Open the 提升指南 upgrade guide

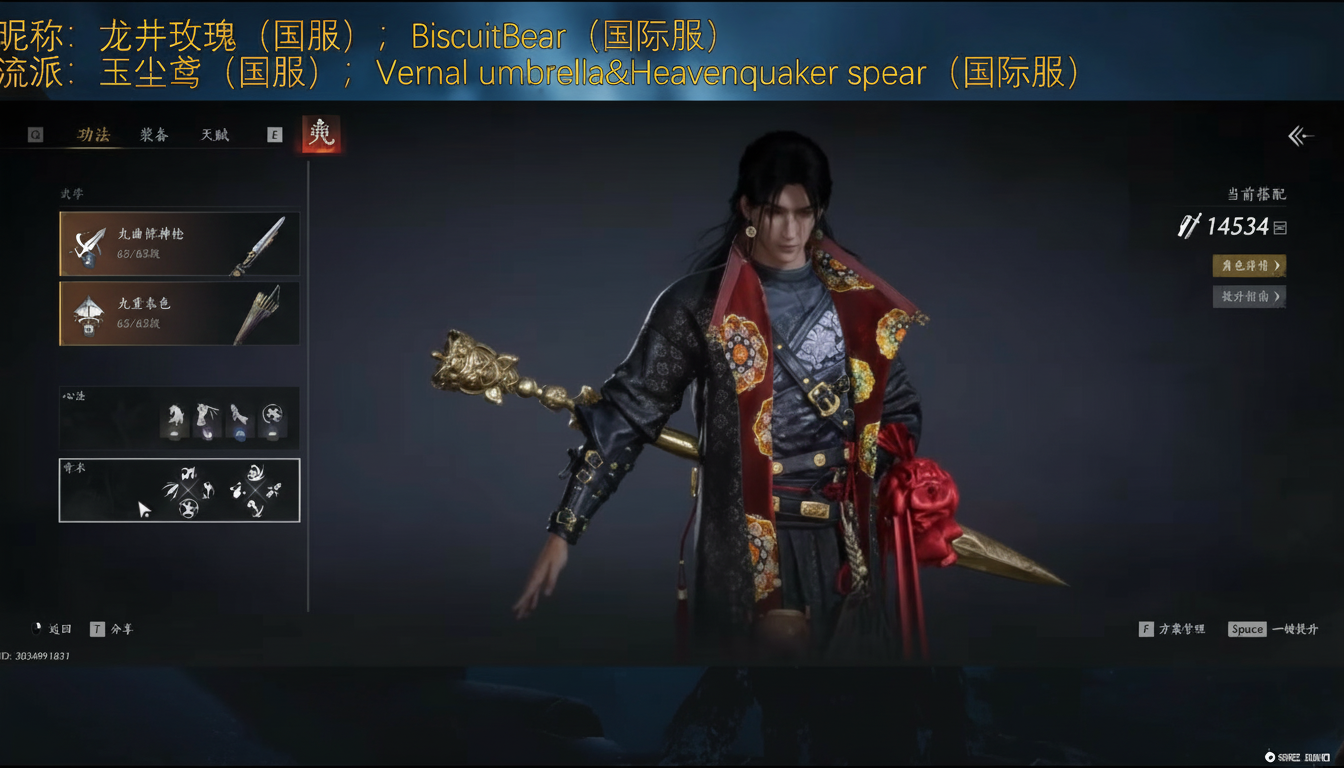point(1249,296)
